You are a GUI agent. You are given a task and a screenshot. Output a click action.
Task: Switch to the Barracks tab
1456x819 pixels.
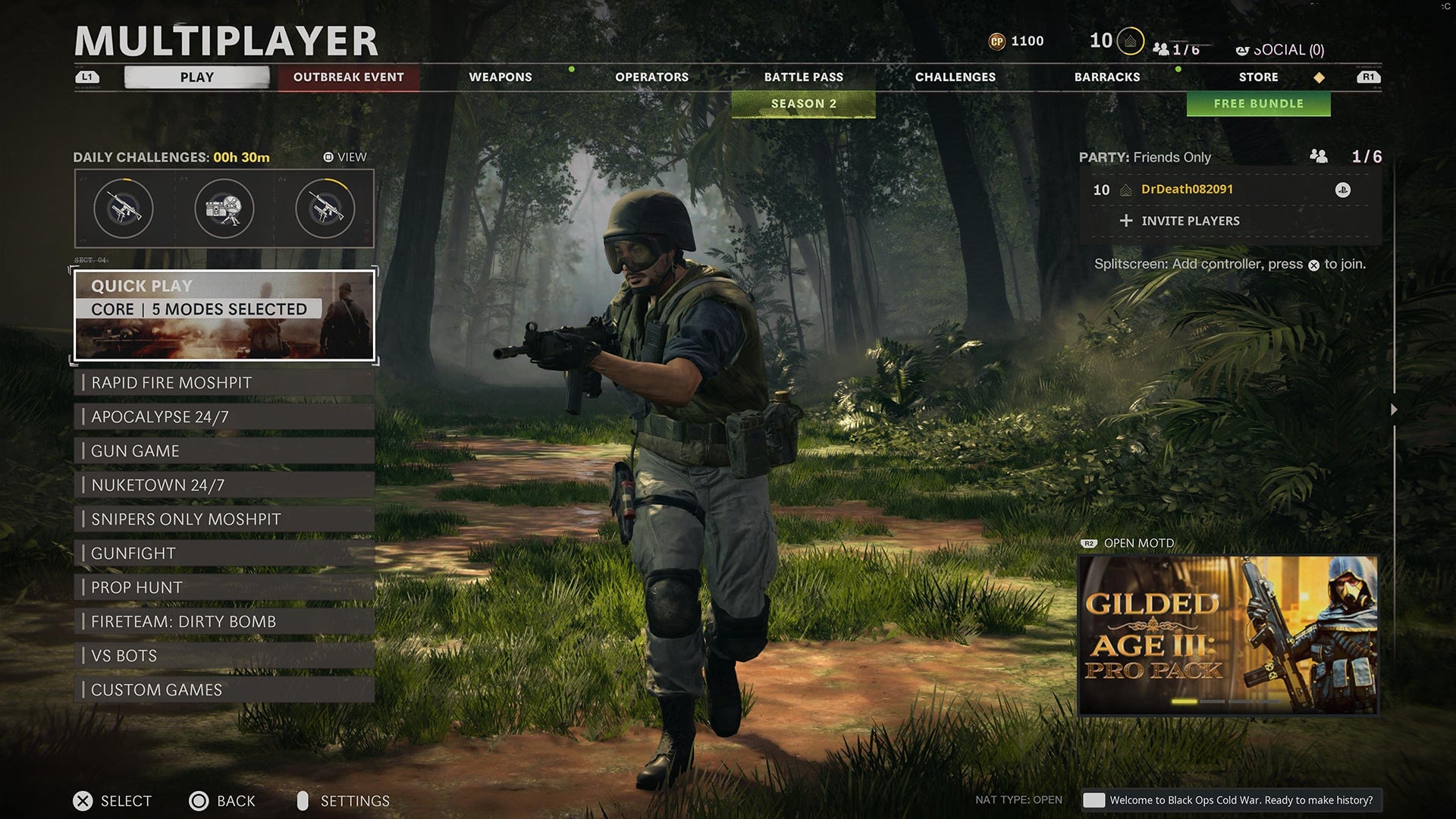[1106, 77]
